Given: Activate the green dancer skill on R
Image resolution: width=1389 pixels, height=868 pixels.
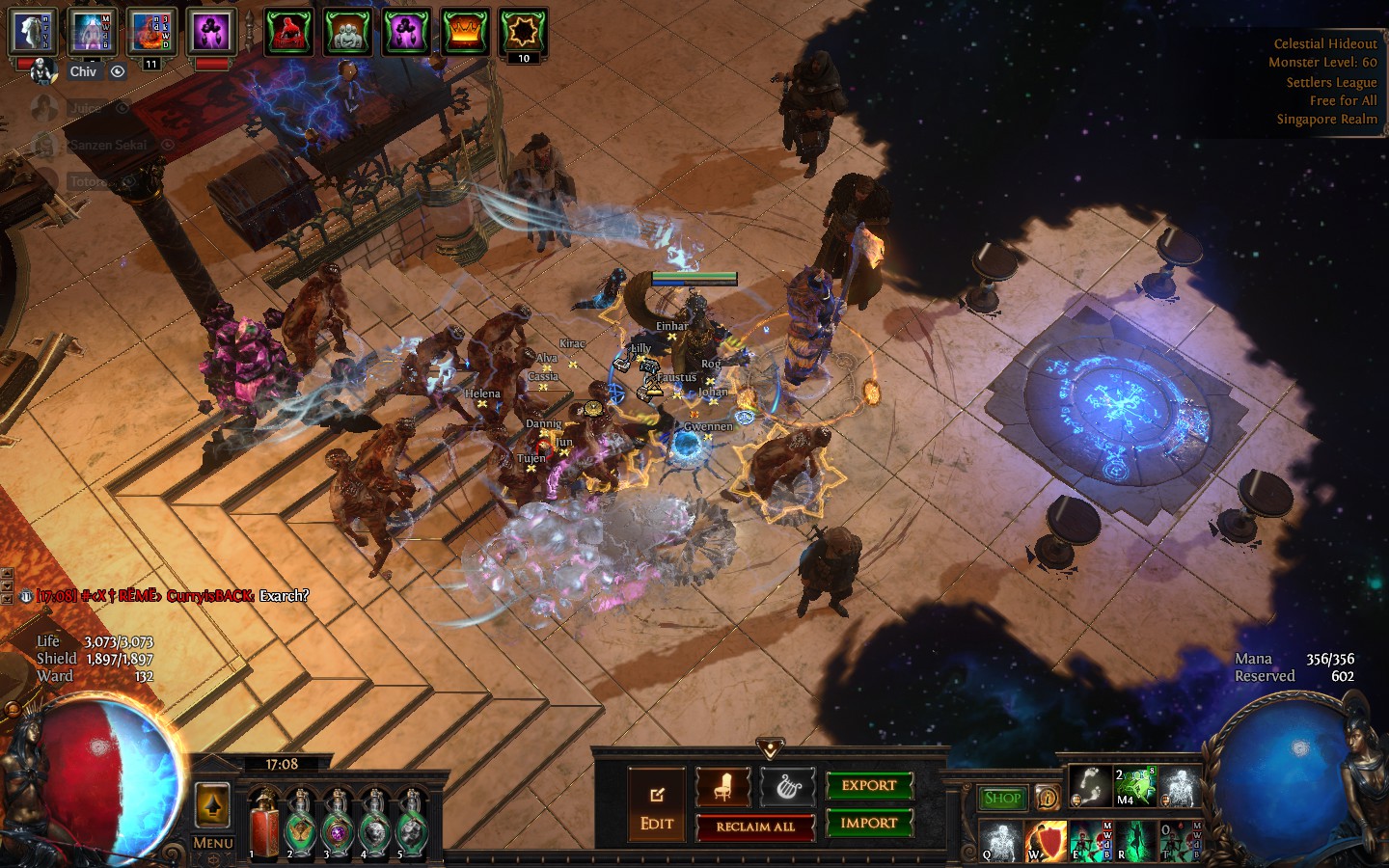Looking at the screenshot, I should tap(1134, 841).
